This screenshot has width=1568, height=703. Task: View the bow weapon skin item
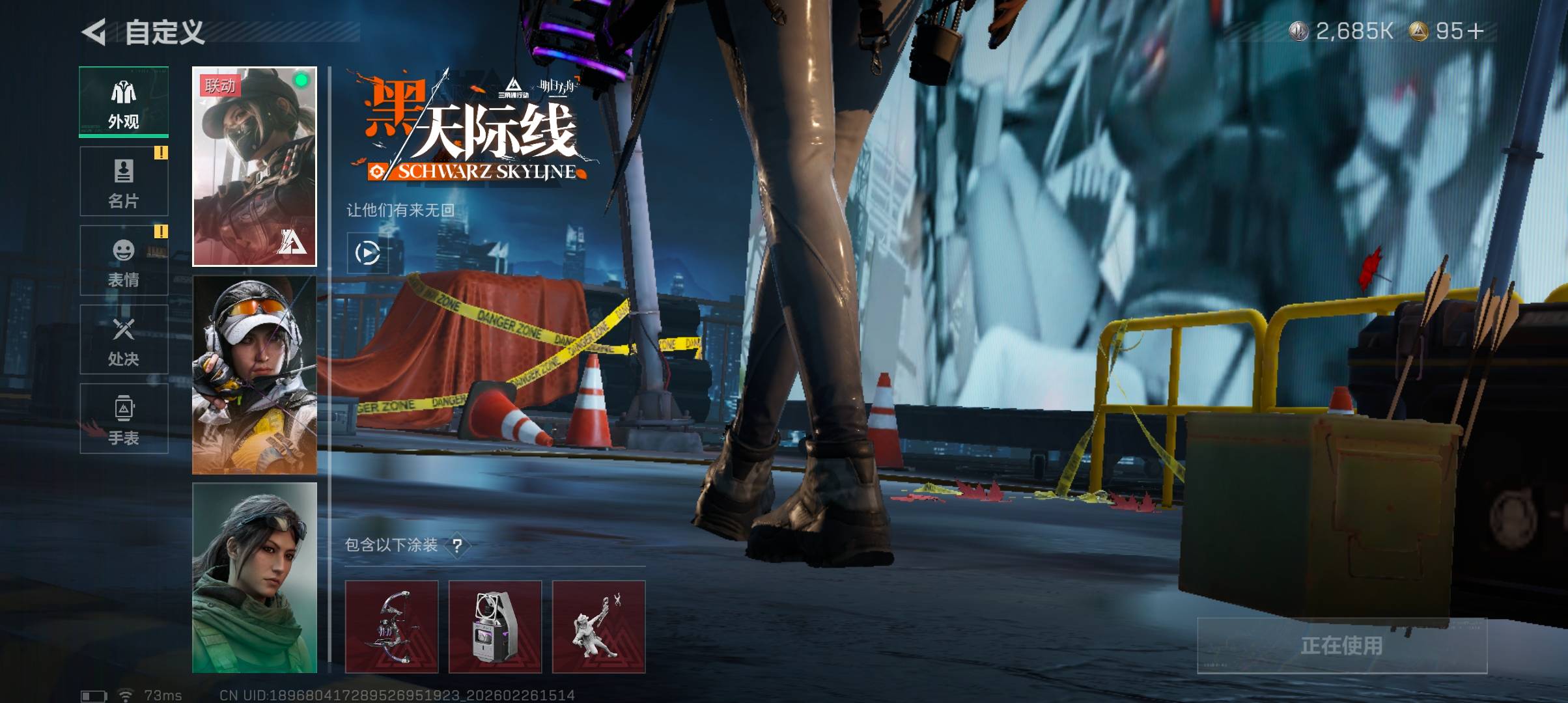pos(391,627)
